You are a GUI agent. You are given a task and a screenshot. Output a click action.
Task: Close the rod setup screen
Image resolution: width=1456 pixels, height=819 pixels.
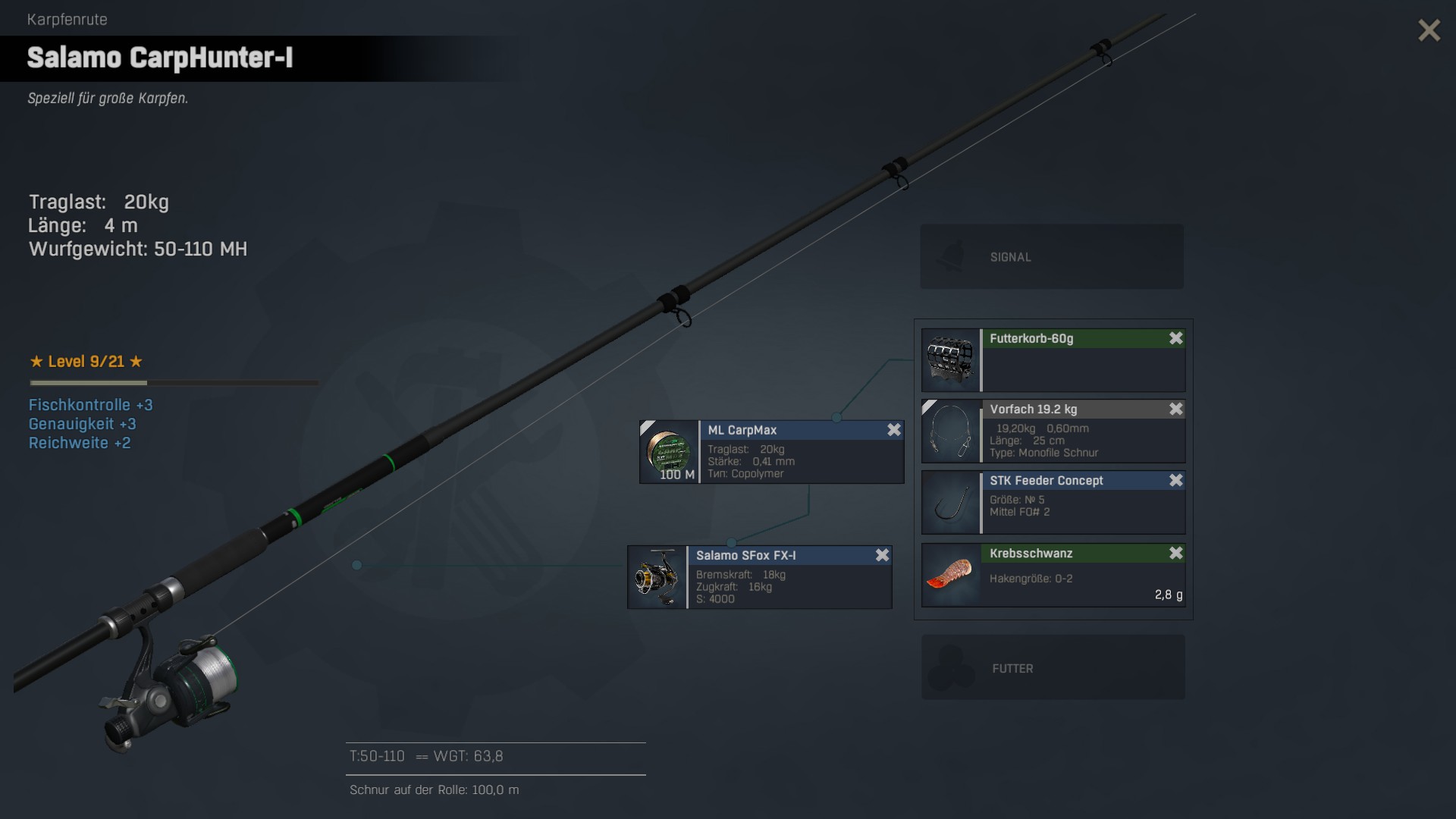1429,30
